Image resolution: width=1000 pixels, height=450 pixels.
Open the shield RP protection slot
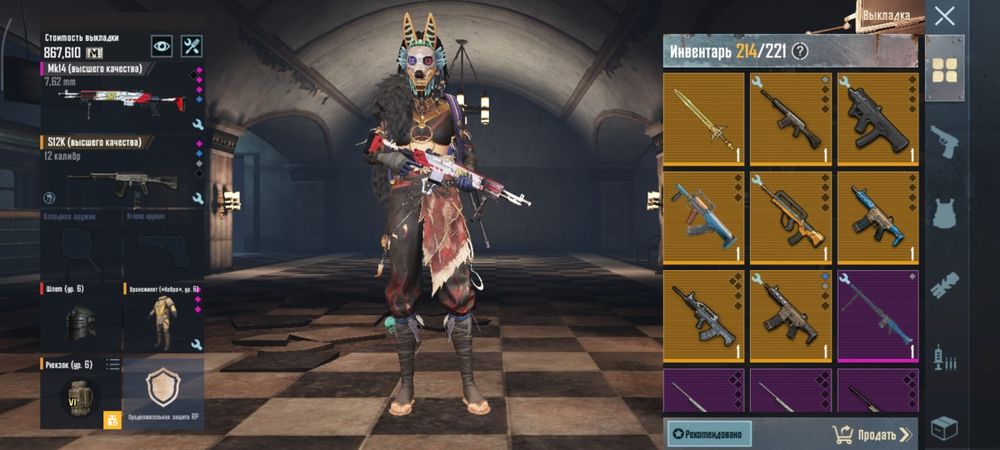(x=163, y=391)
